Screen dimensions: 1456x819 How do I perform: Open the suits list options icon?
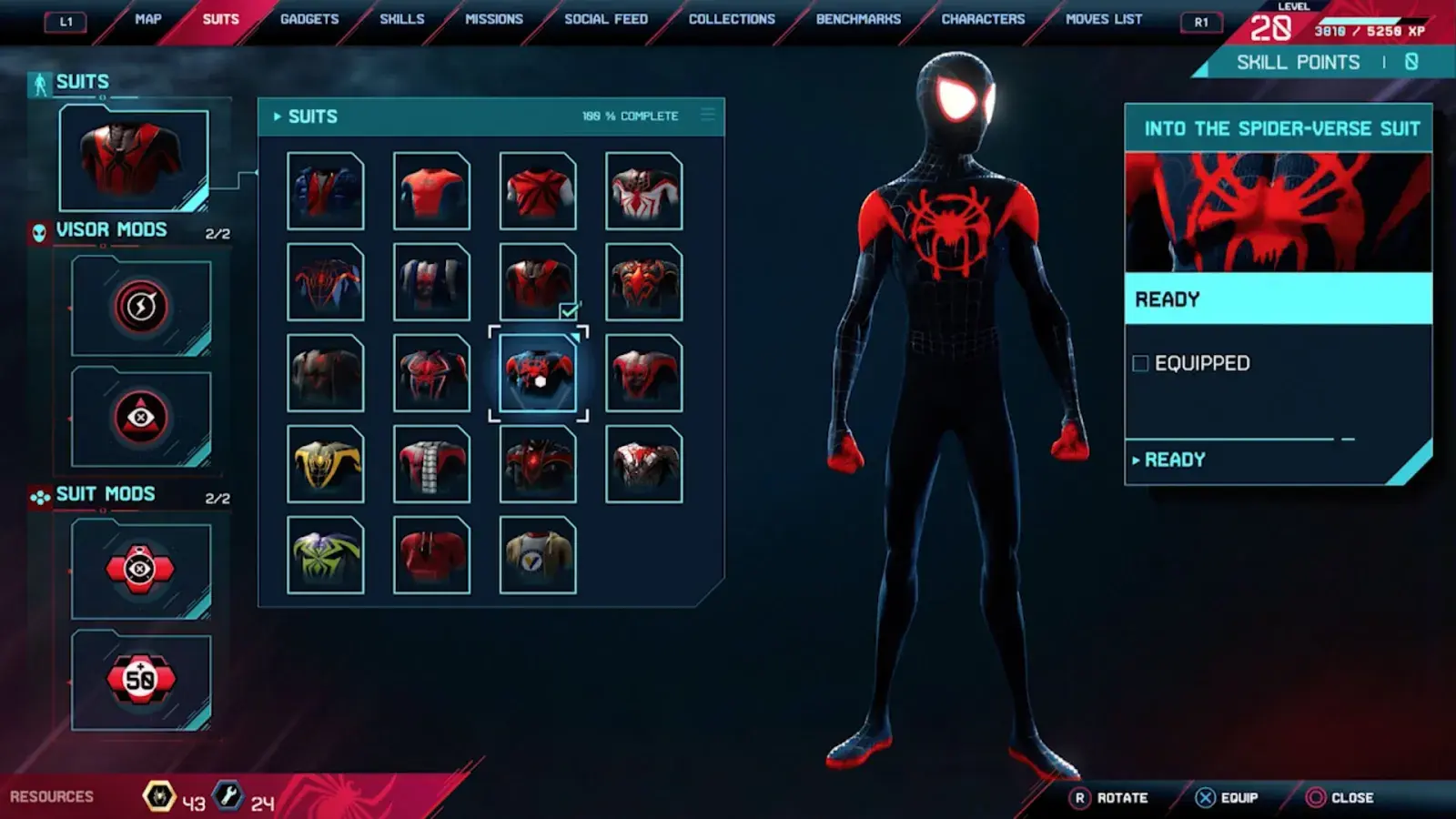708,116
